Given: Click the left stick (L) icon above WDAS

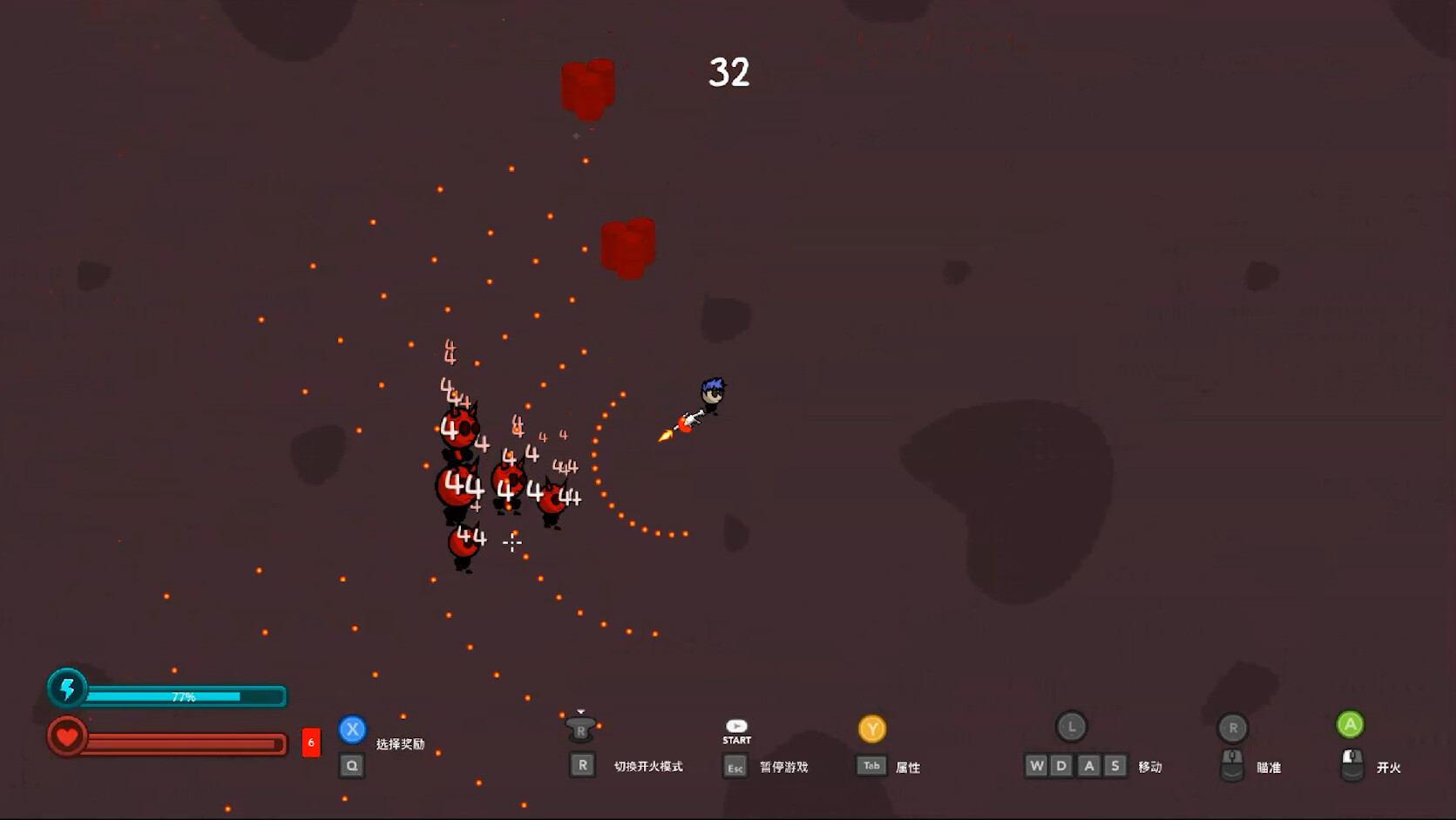Looking at the screenshot, I should (x=1072, y=725).
